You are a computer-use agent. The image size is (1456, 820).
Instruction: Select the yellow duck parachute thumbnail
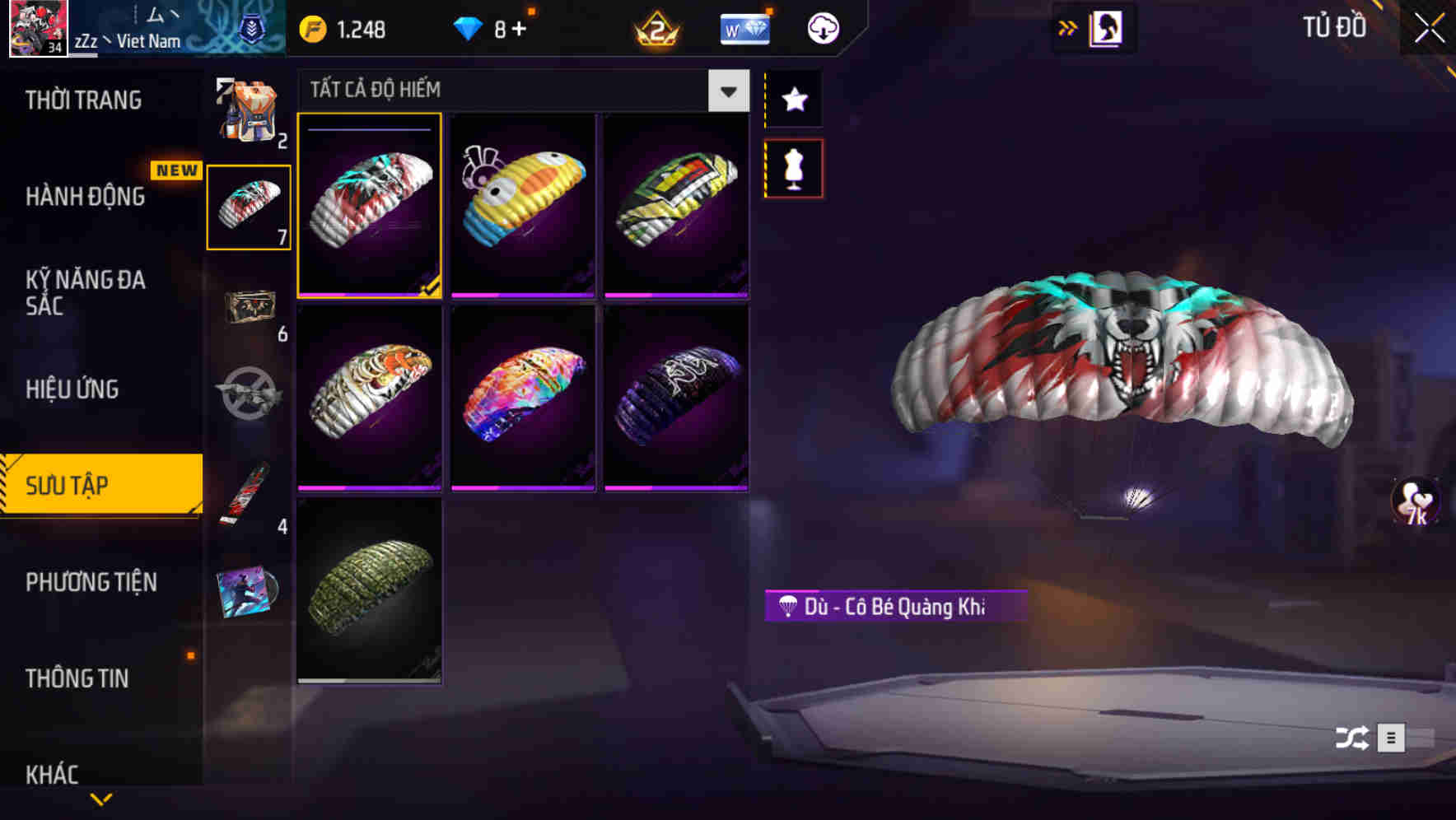click(x=523, y=206)
